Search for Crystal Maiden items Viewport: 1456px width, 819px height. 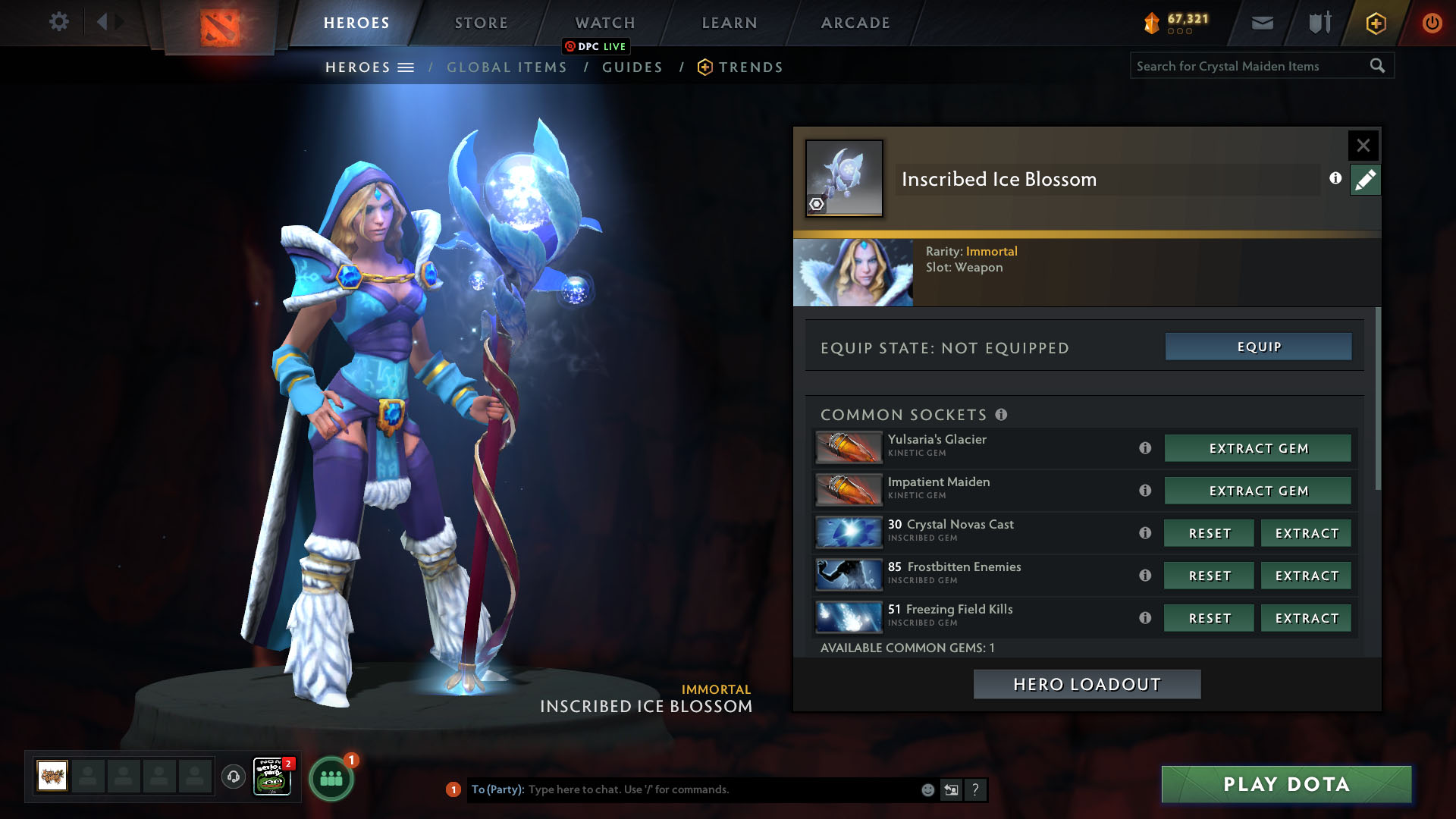(1251, 66)
